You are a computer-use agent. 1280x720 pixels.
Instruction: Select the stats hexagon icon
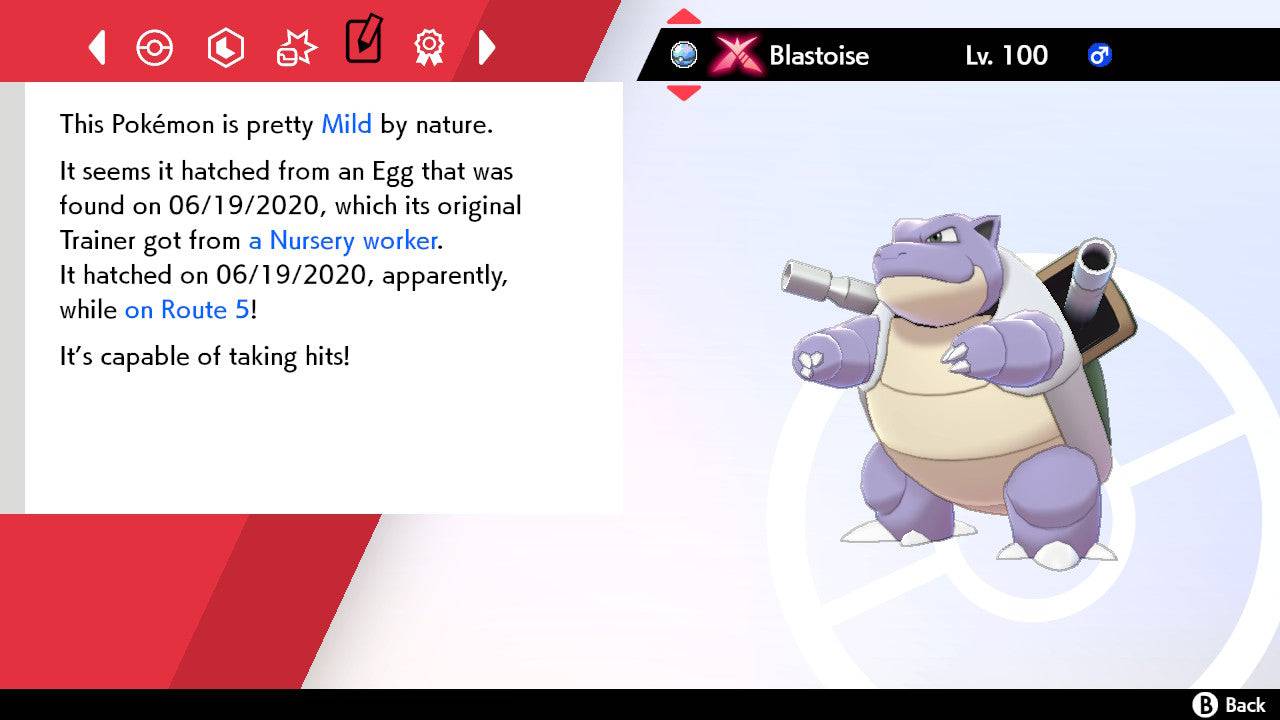226,47
